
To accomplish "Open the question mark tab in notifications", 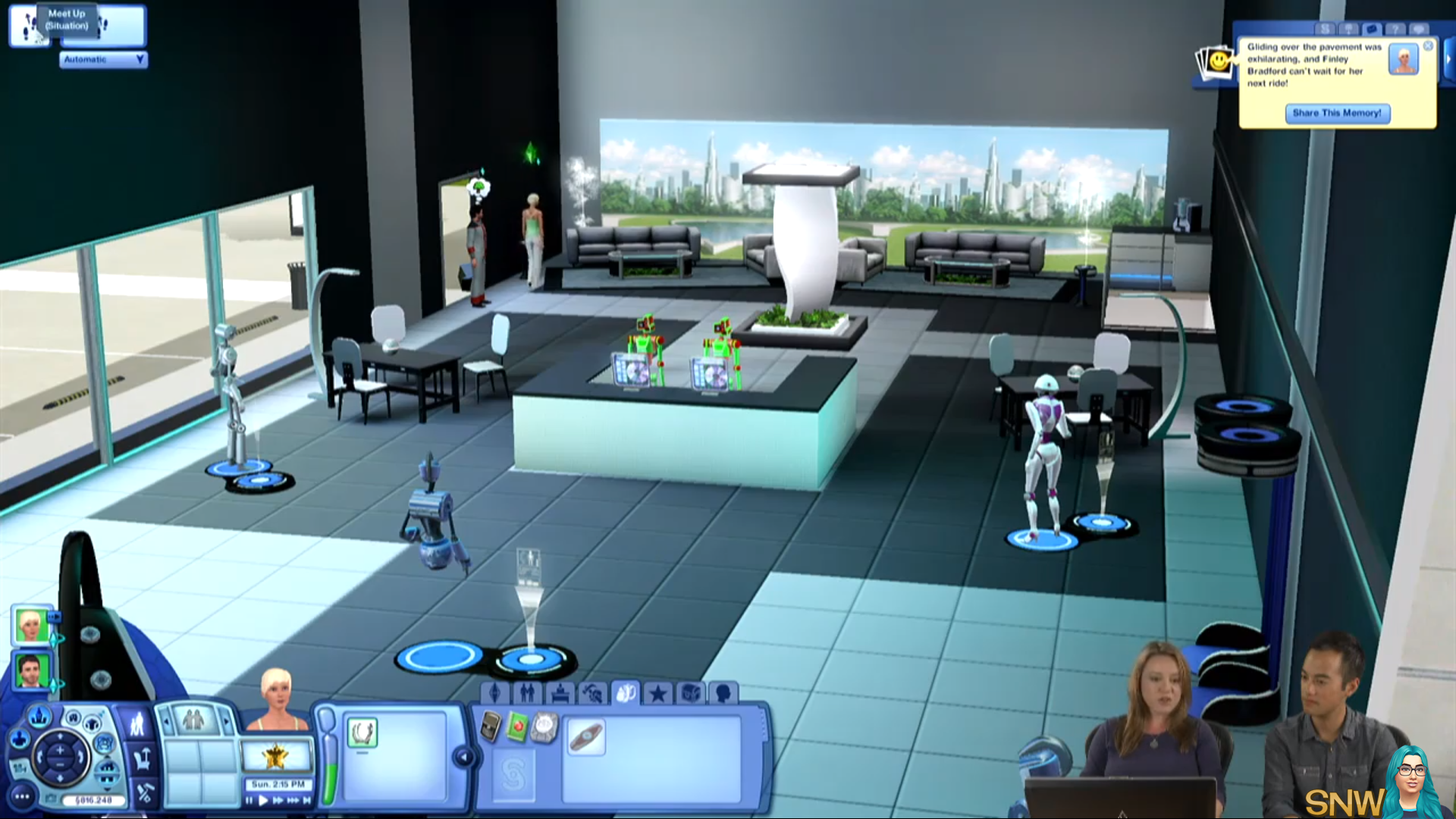I will click(1395, 29).
